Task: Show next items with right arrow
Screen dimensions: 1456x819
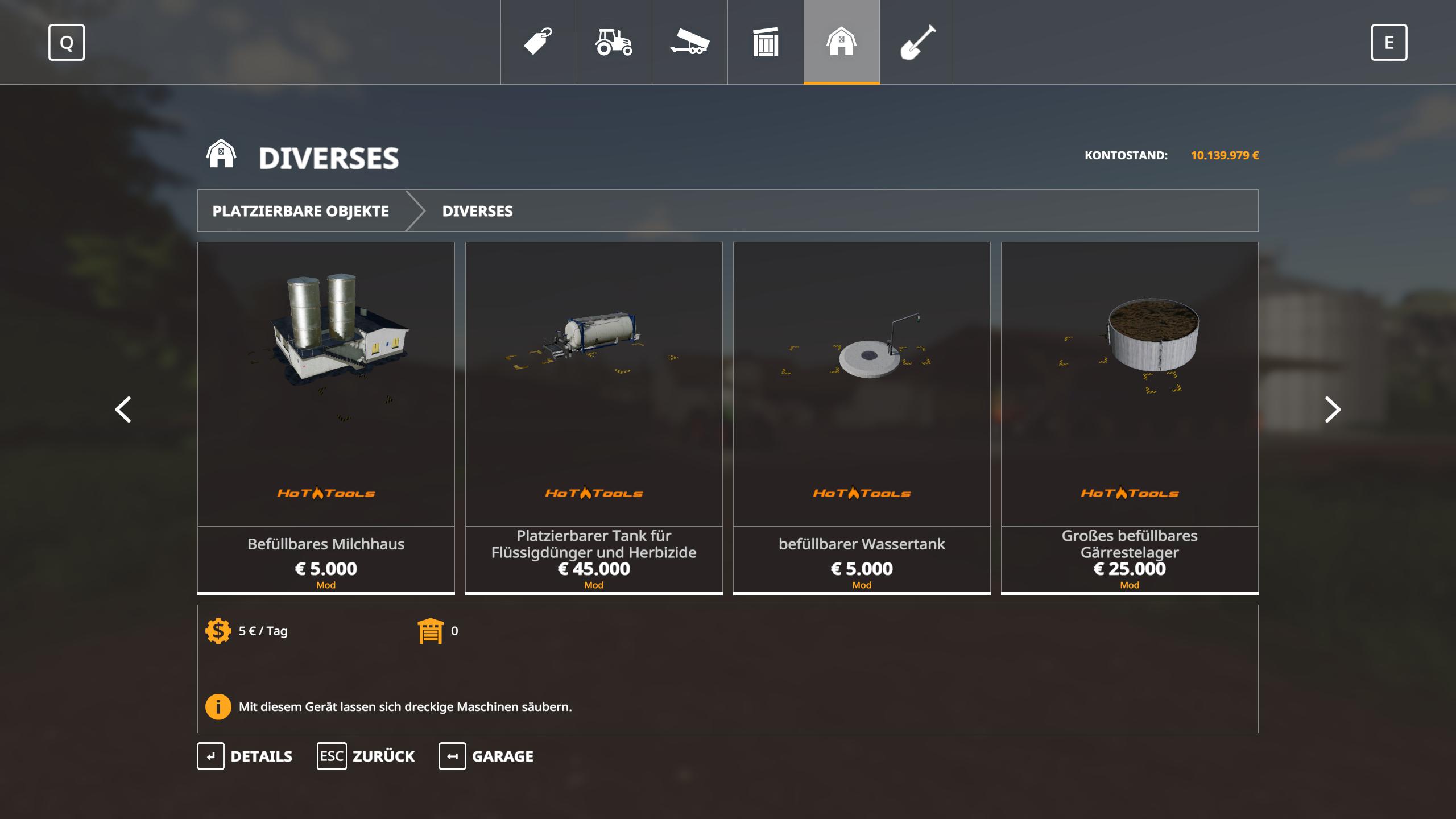Action: pyautogui.click(x=1333, y=409)
